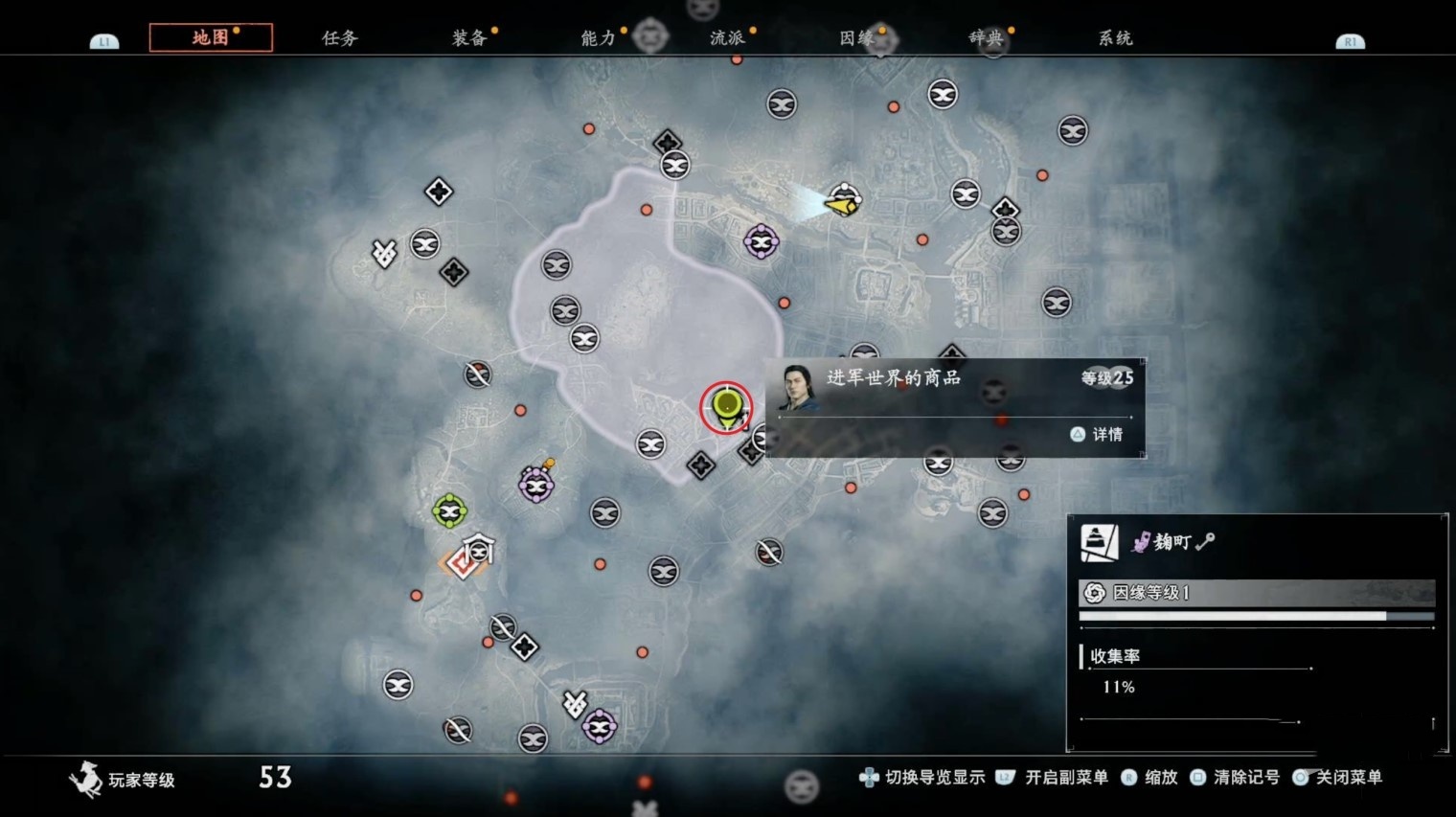Open the 系统 system tab
The width and height of the screenshot is (1456, 817).
[1115, 38]
